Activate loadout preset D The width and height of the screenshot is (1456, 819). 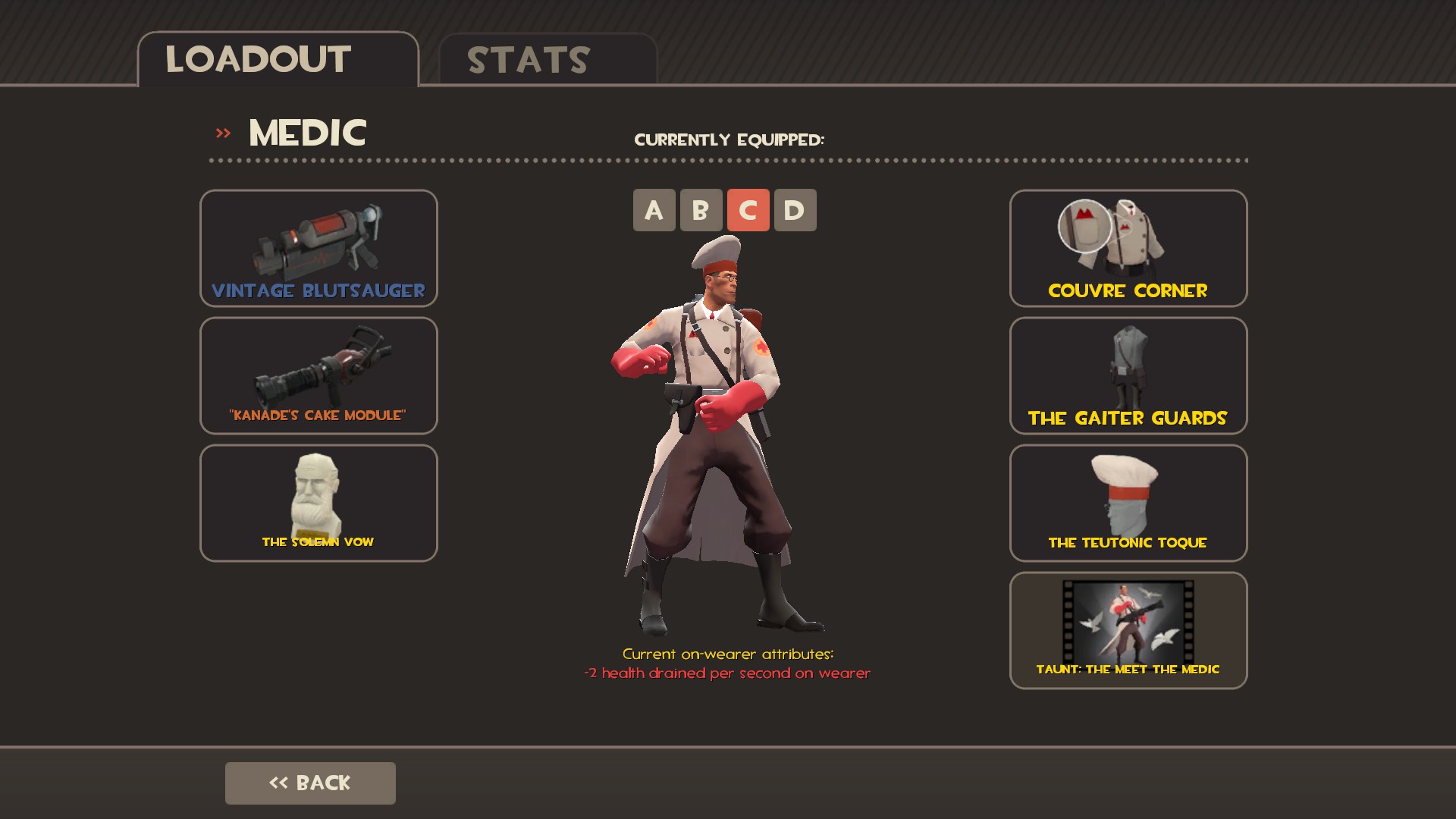click(x=795, y=210)
